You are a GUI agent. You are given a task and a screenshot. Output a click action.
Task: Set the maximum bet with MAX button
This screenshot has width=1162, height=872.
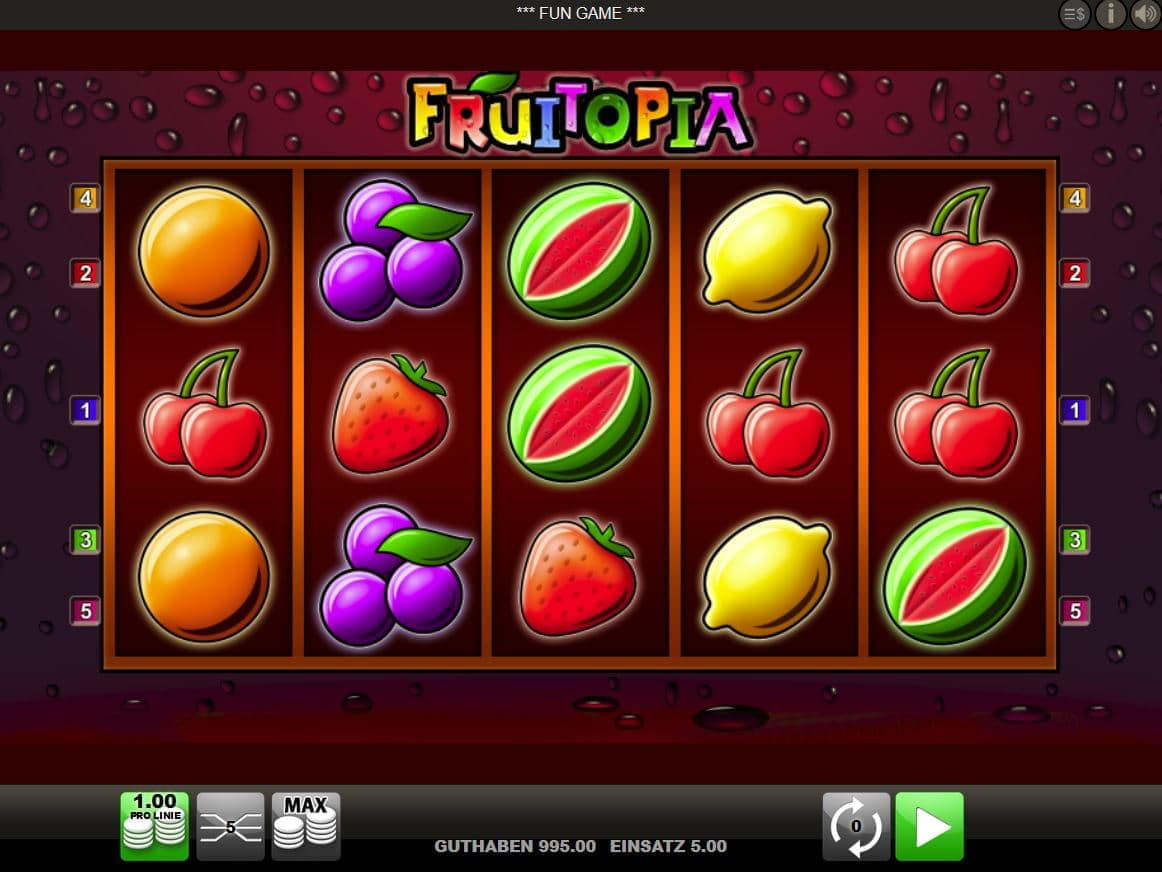click(306, 826)
